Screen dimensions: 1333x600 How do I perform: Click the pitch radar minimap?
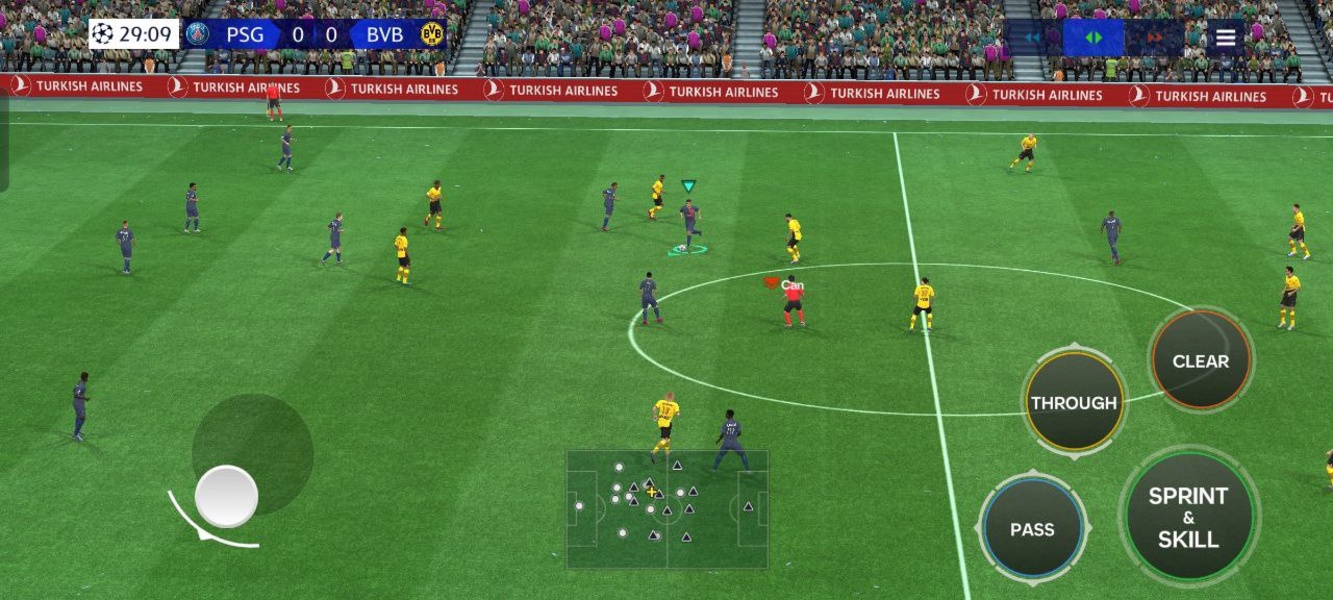point(667,509)
